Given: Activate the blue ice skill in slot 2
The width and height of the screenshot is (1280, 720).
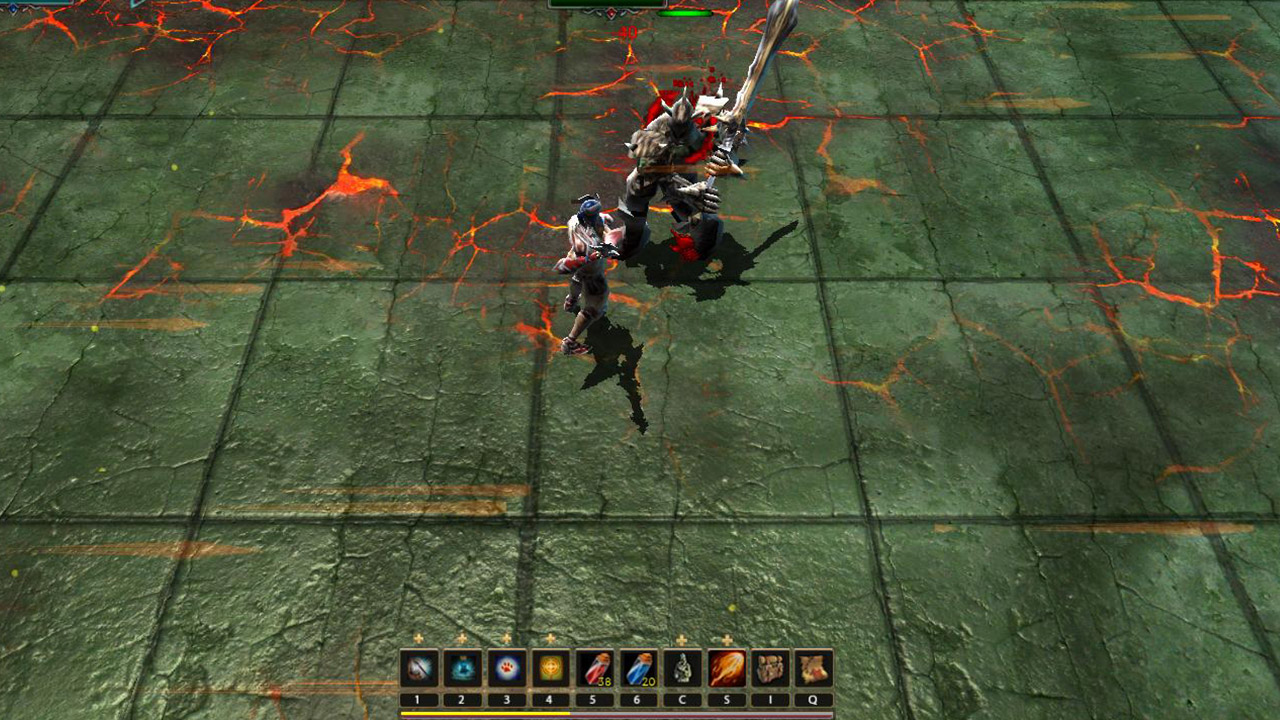Looking at the screenshot, I should tap(464, 668).
